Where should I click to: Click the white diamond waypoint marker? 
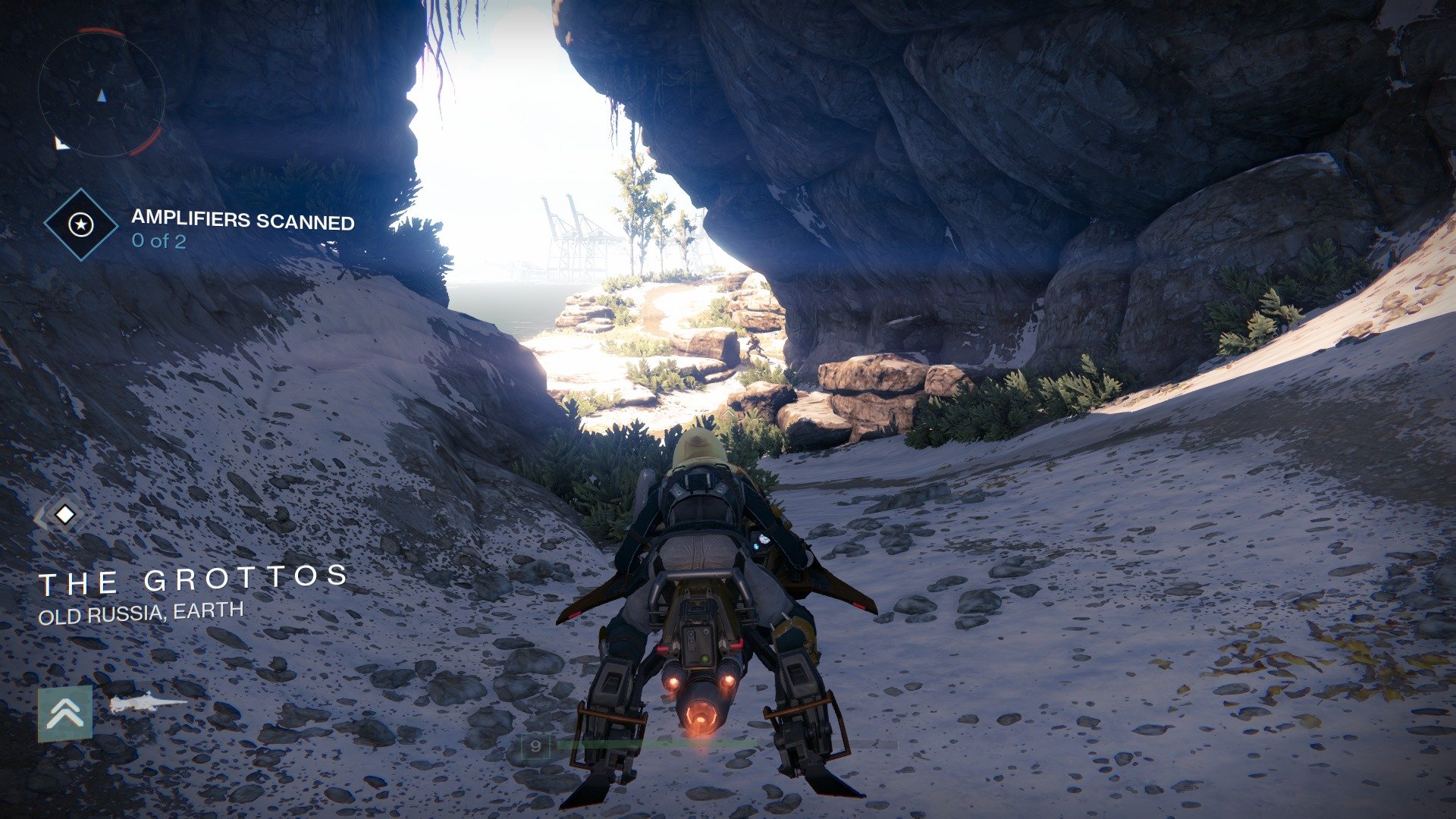point(64,515)
